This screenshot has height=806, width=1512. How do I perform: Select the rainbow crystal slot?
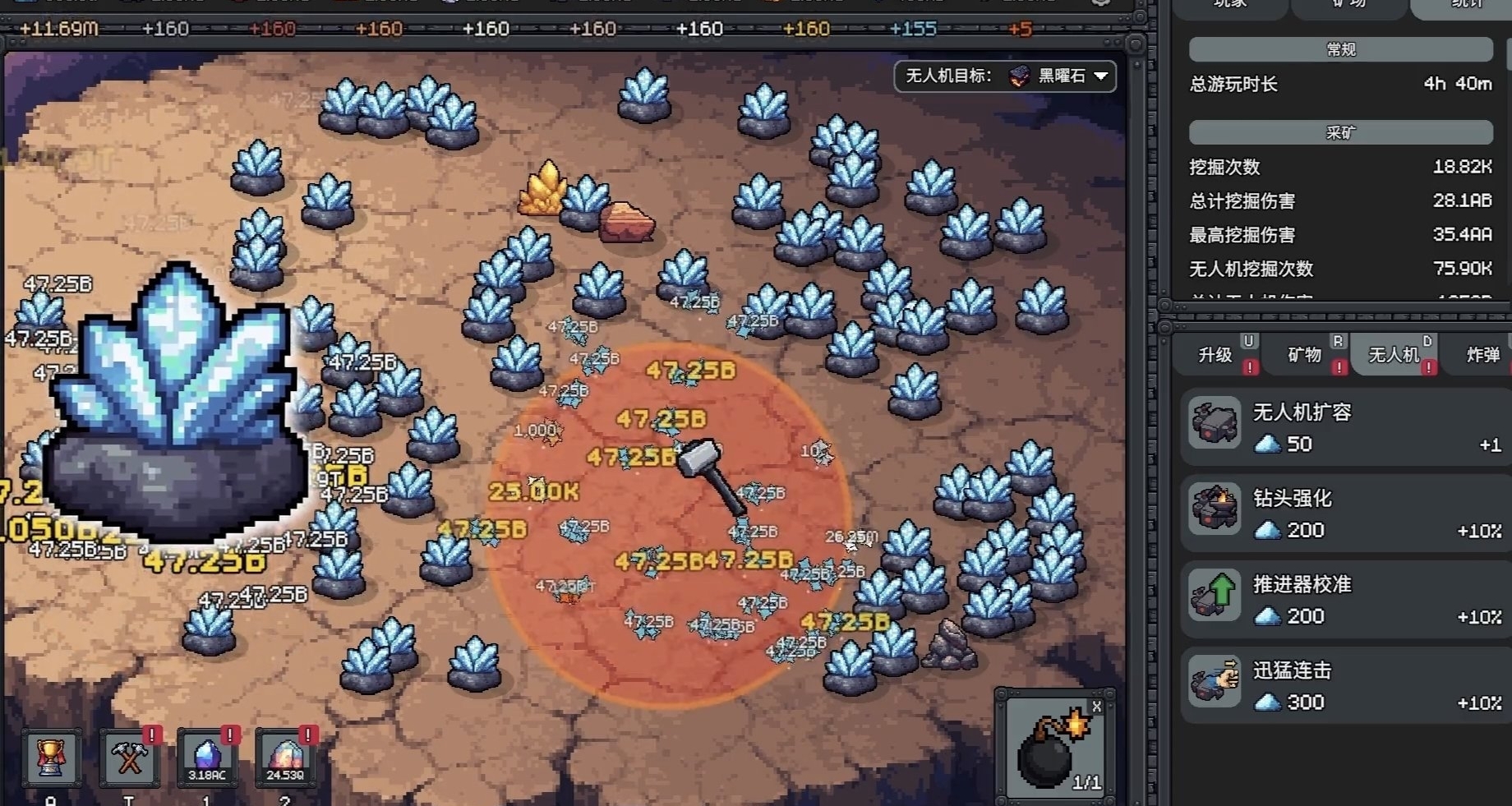click(x=285, y=758)
